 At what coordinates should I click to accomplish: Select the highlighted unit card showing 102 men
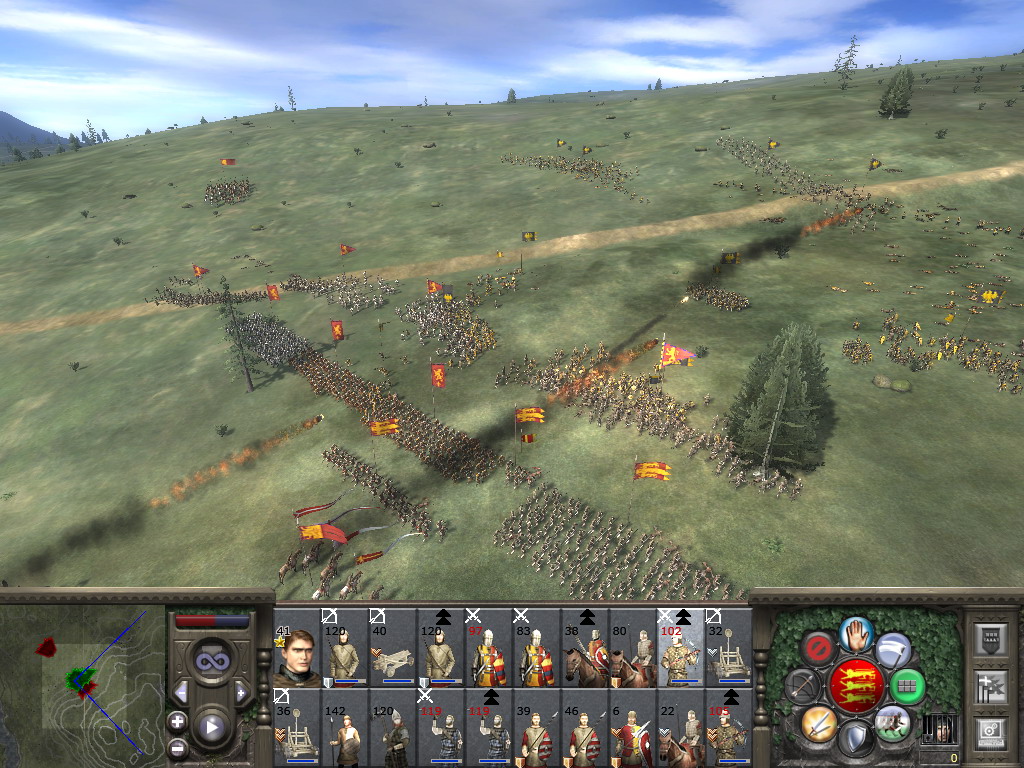(x=680, y=648)
